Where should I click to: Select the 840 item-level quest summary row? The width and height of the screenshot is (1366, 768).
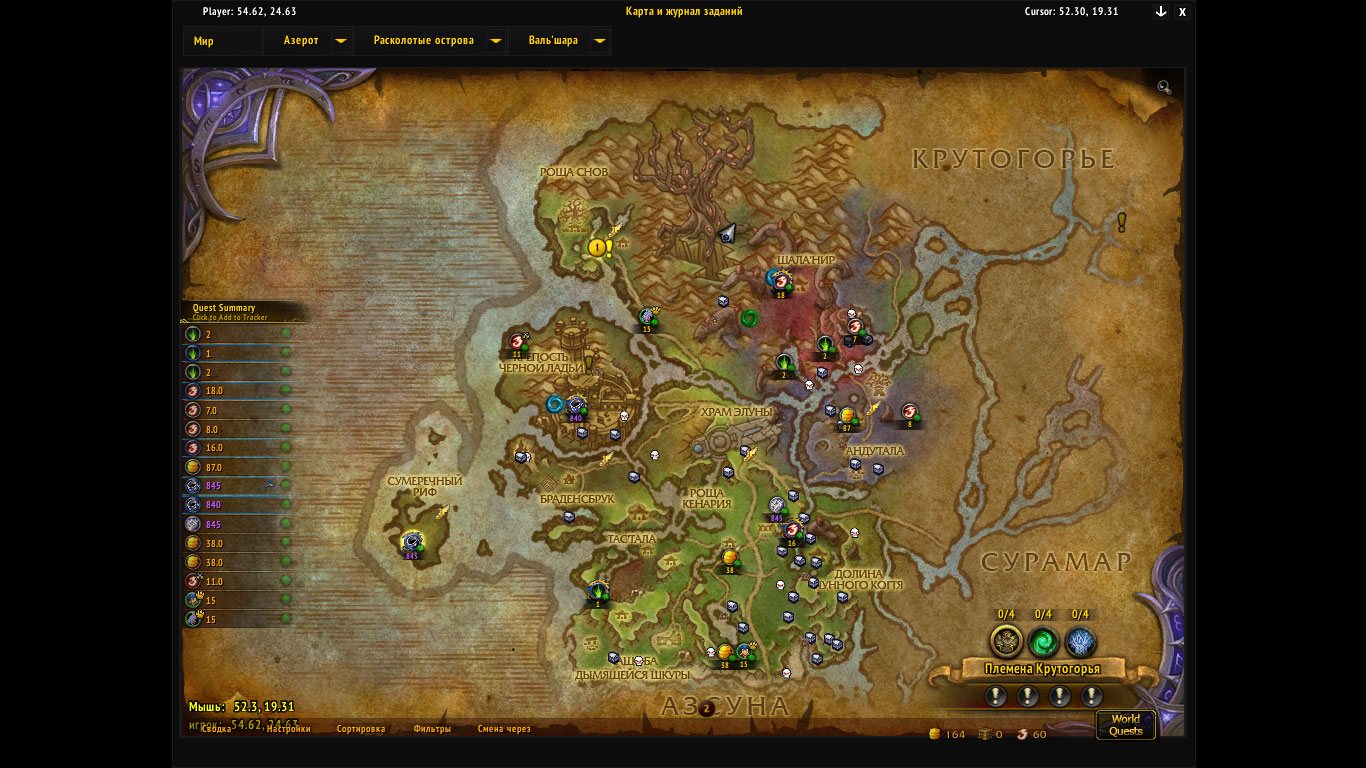click(237, 505)
